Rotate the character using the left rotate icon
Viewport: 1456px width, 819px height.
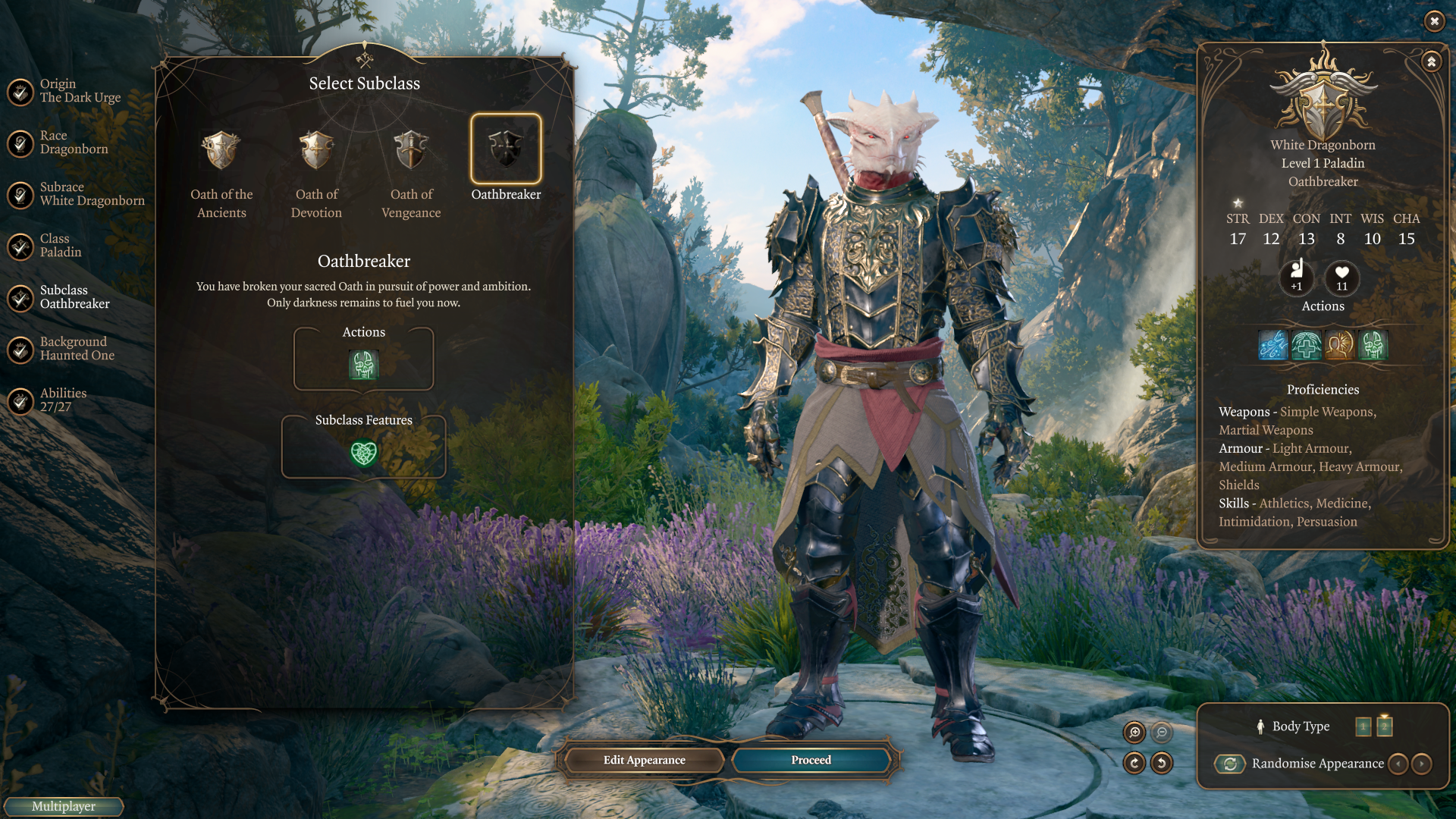(1134, 764)
